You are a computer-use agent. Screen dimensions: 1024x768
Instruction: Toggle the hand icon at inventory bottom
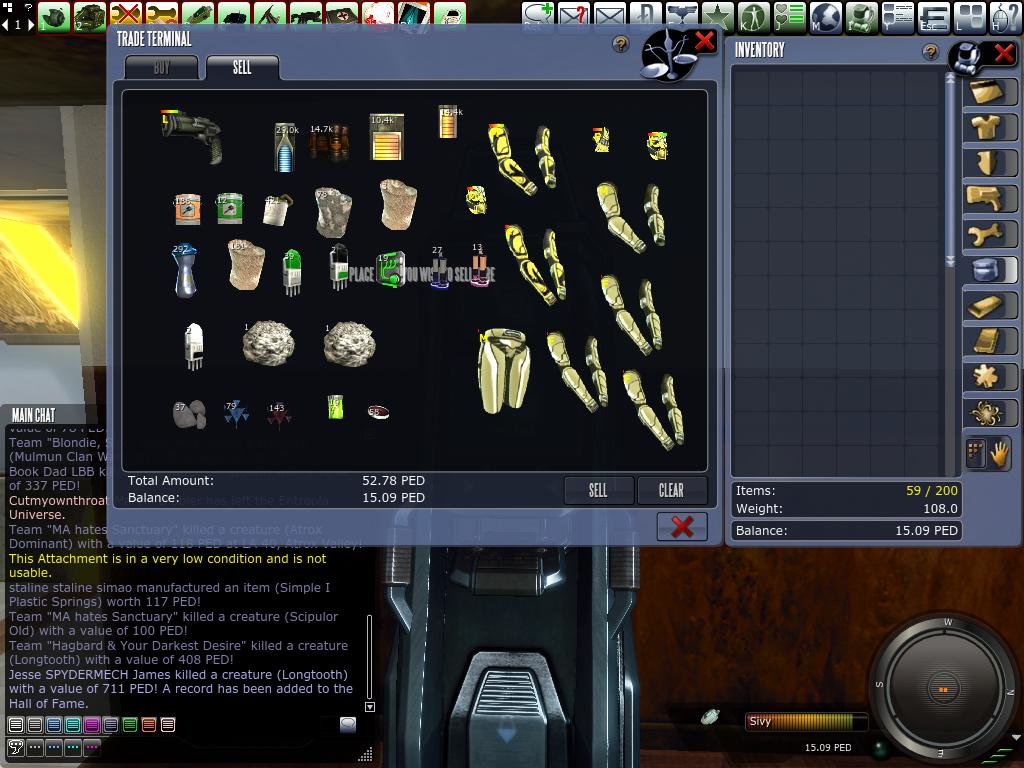click(999, 454)
